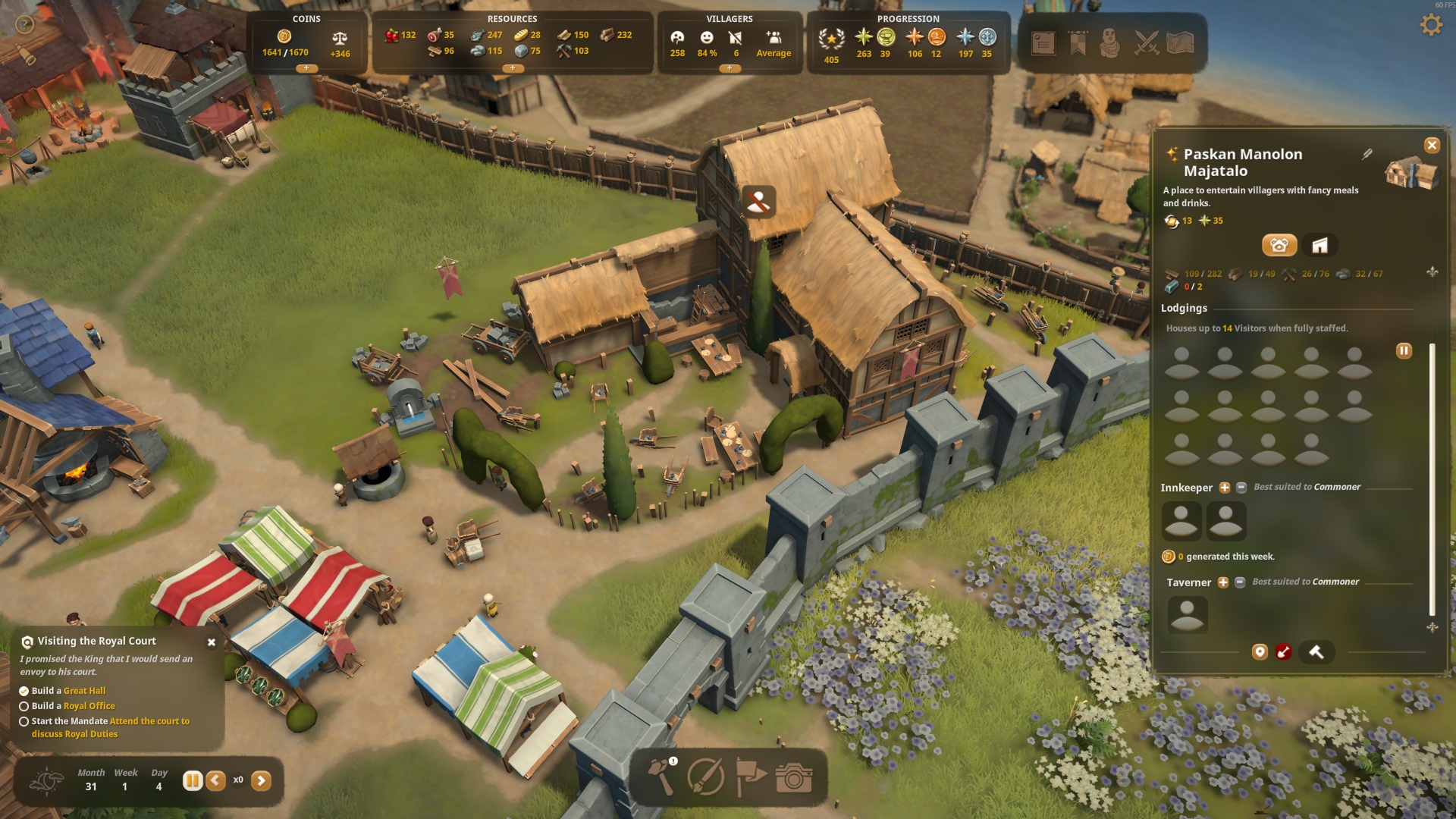The width and height of the screenshot is (1456, 819).
Task: Click the hammer button in building panel
Action: tap(1316, 652)
